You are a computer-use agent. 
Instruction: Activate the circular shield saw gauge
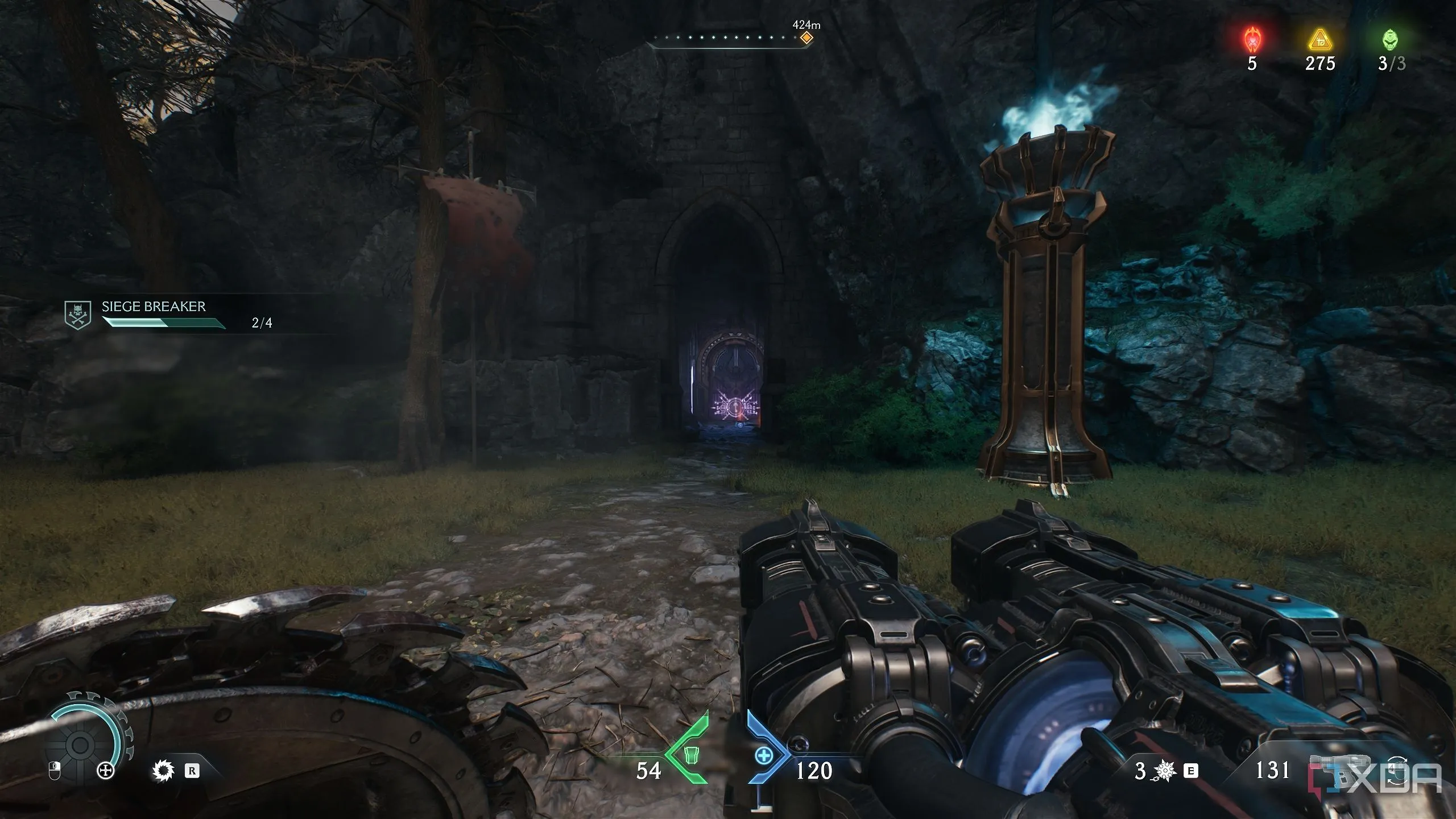tap(81, 743)
